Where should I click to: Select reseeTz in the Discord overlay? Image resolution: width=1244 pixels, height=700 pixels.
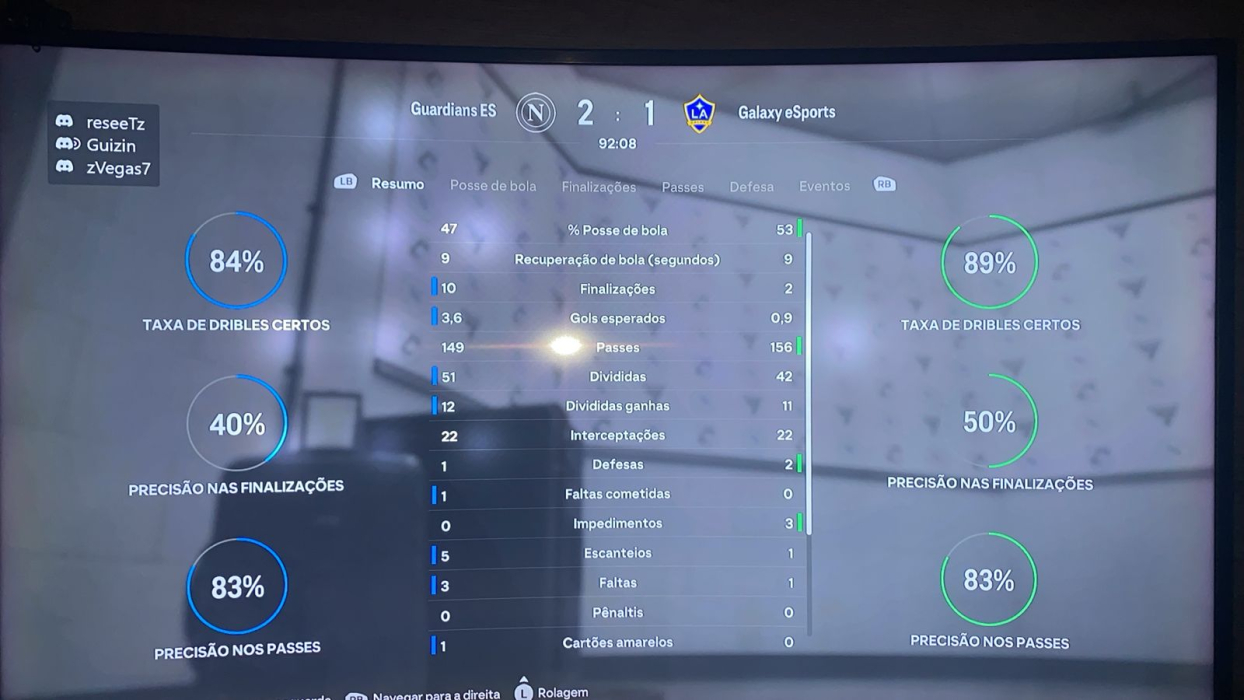[115, 123]
